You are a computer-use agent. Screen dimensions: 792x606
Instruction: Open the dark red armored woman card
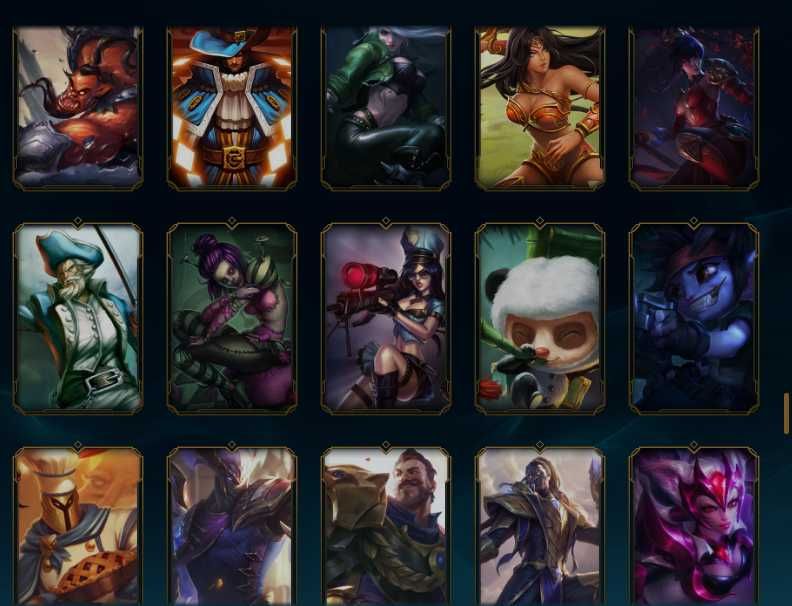pos(694,108)
